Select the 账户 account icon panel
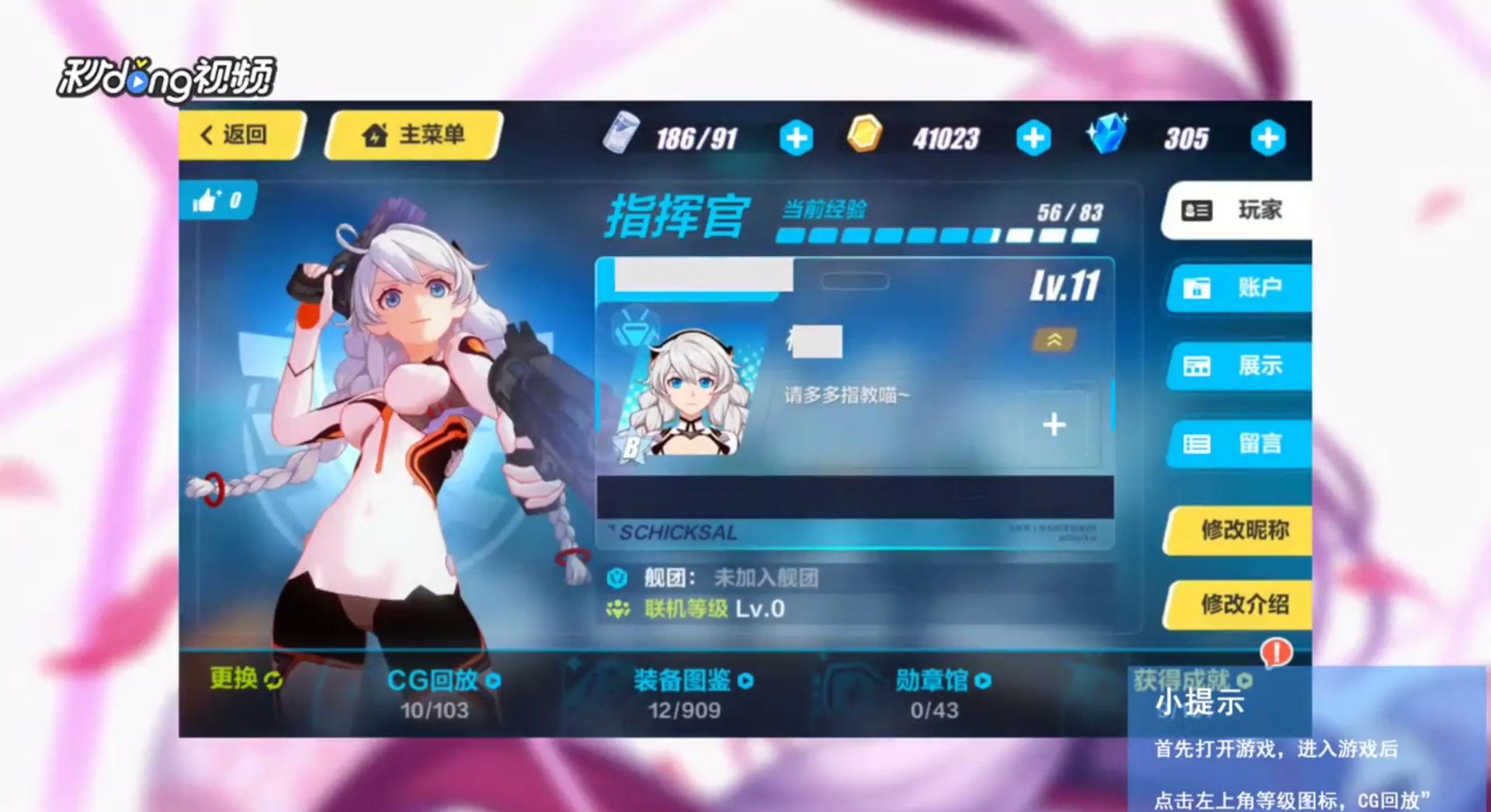This screenshot has width=1491, height=812. click(1196, 288)
